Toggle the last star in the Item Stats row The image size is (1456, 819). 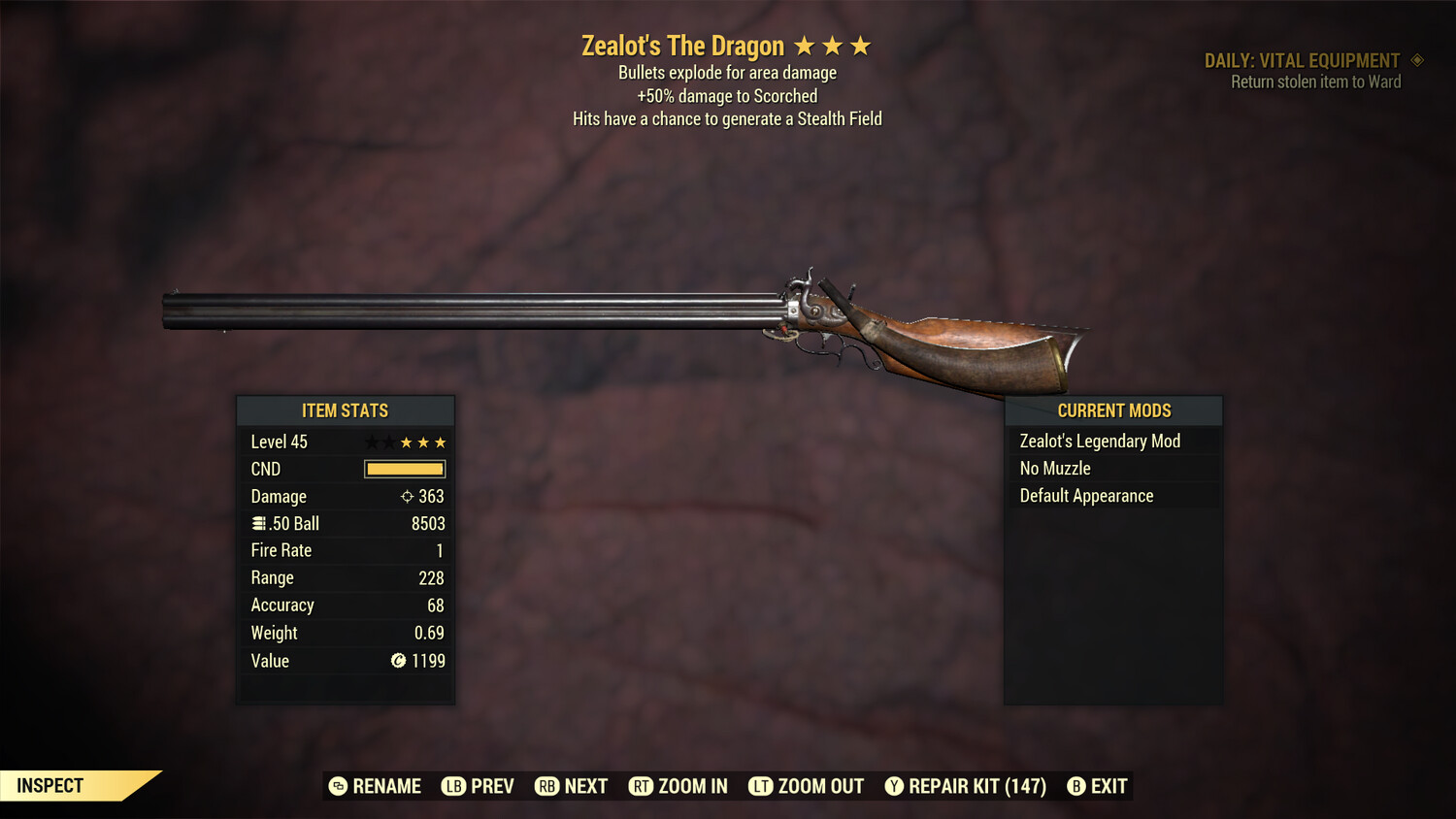(x=442, y=442)
